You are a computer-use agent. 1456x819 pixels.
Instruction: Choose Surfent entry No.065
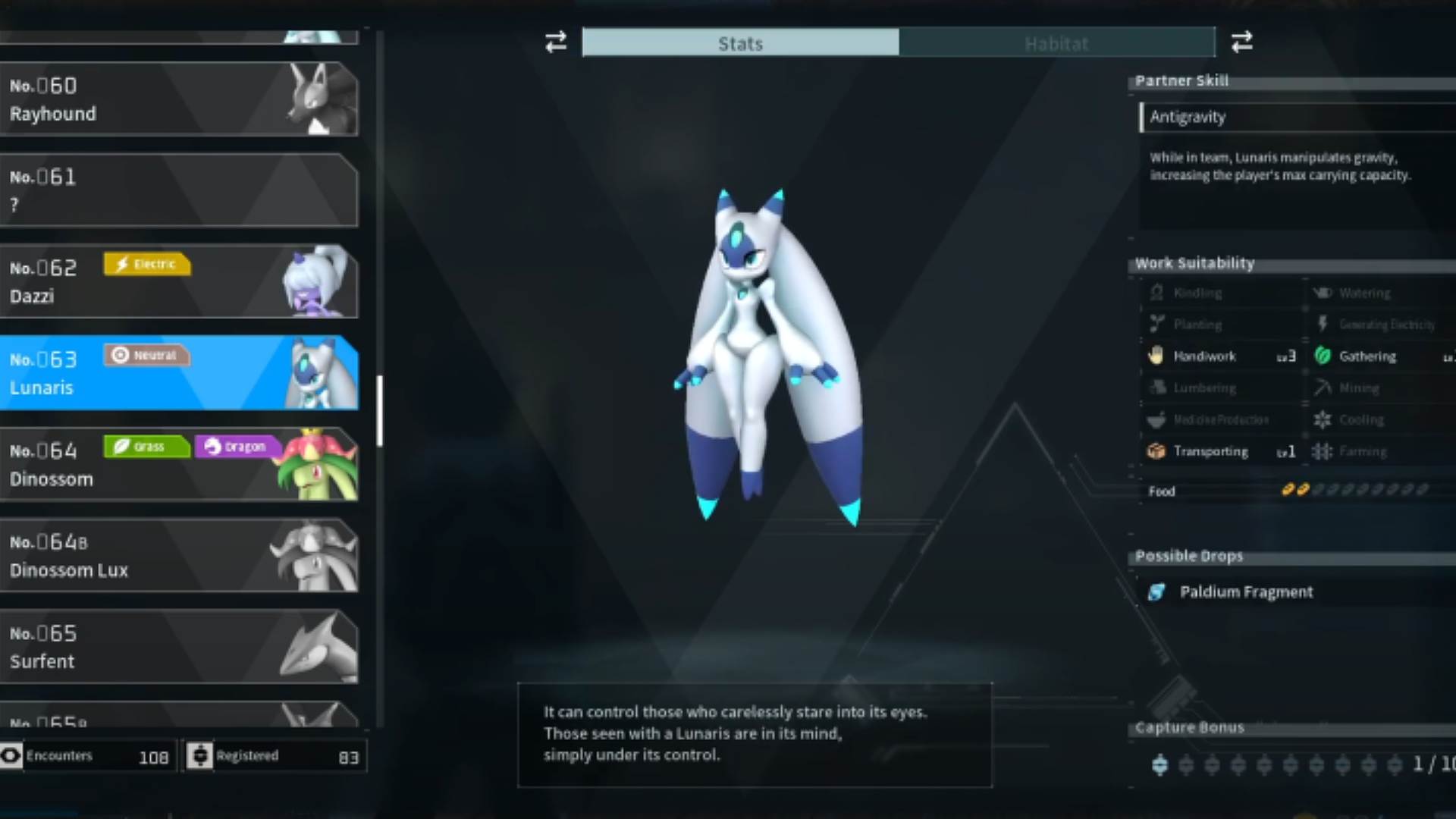click(x=179, y=647)
